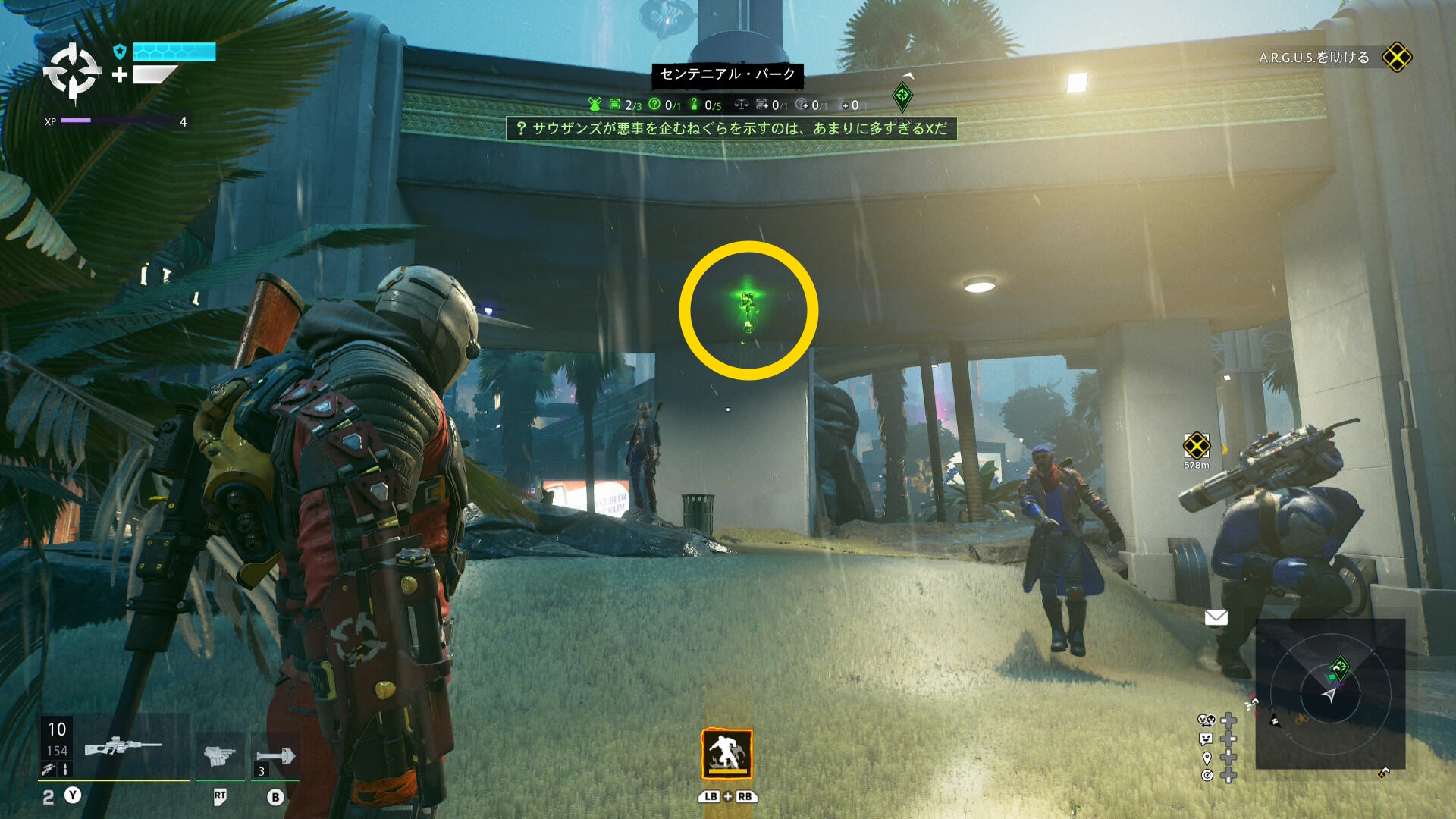
Task: Select the green Riddler riddle hint banner
Action: (x=731, y=128)
